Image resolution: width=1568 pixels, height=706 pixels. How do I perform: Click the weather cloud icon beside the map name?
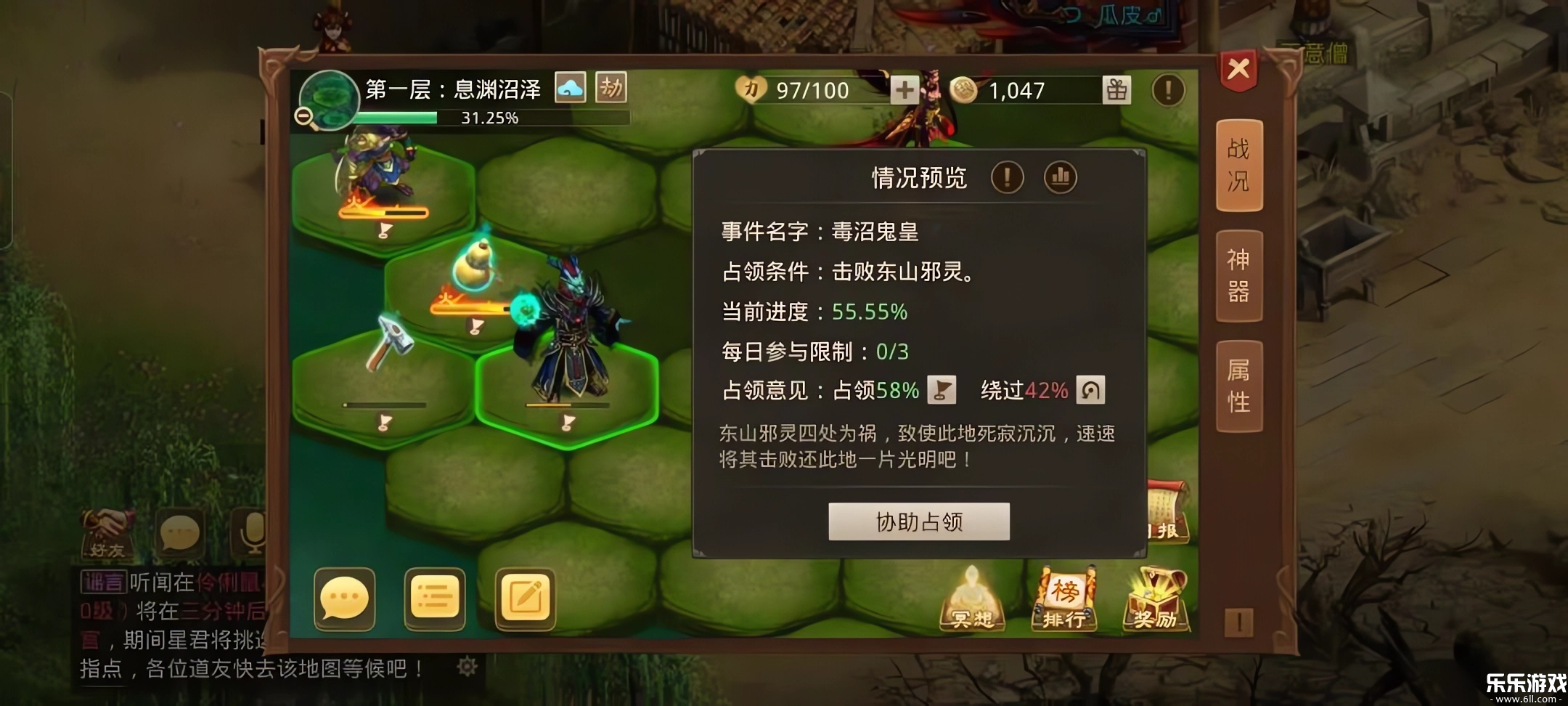(x=571, y=86)
